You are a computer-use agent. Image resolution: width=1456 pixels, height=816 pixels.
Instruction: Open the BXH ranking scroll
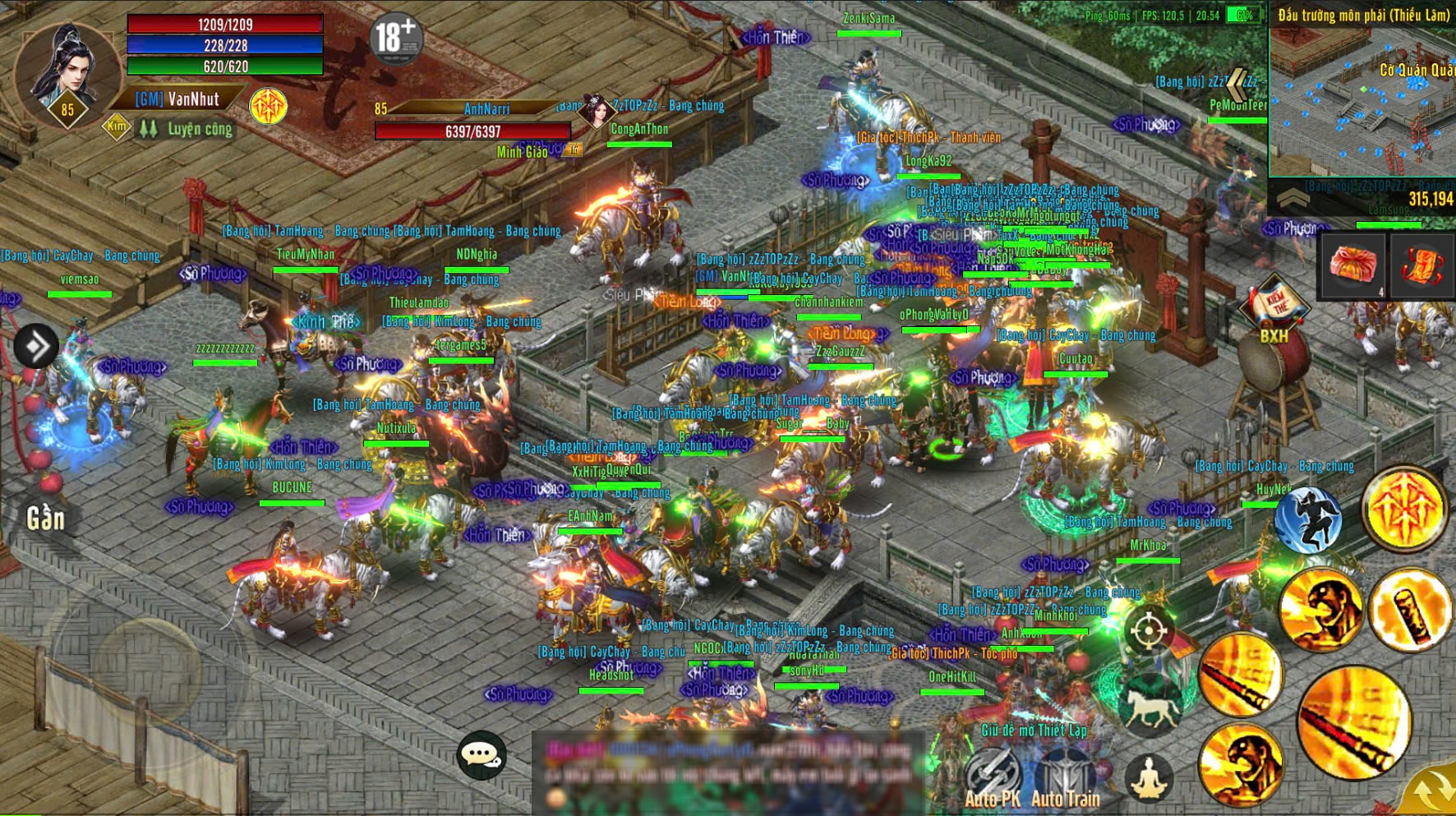1274,310
